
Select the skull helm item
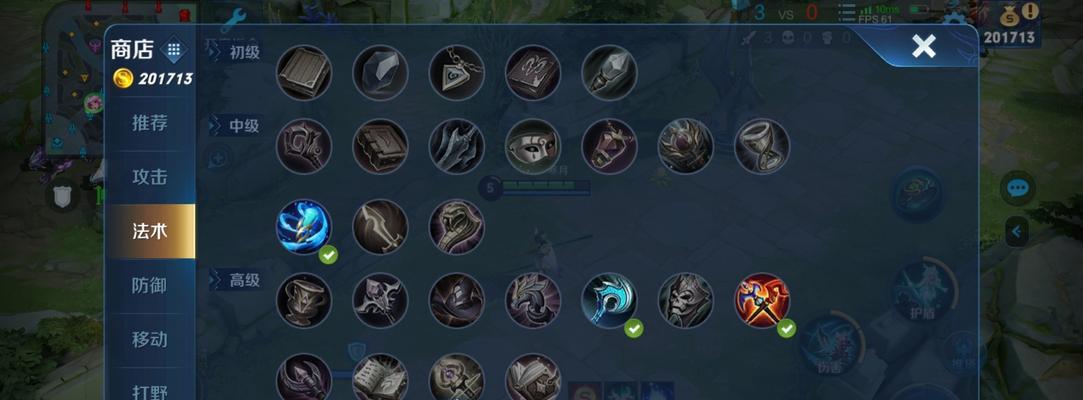[685, 299]
